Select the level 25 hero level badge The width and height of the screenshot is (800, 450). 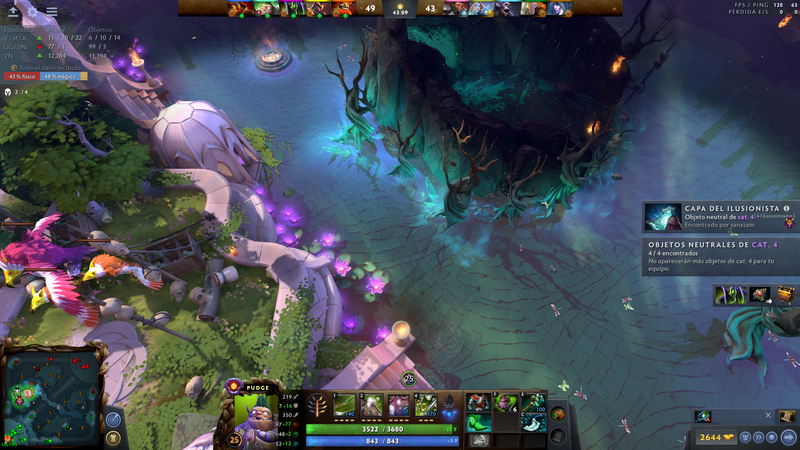click(235, 437)
